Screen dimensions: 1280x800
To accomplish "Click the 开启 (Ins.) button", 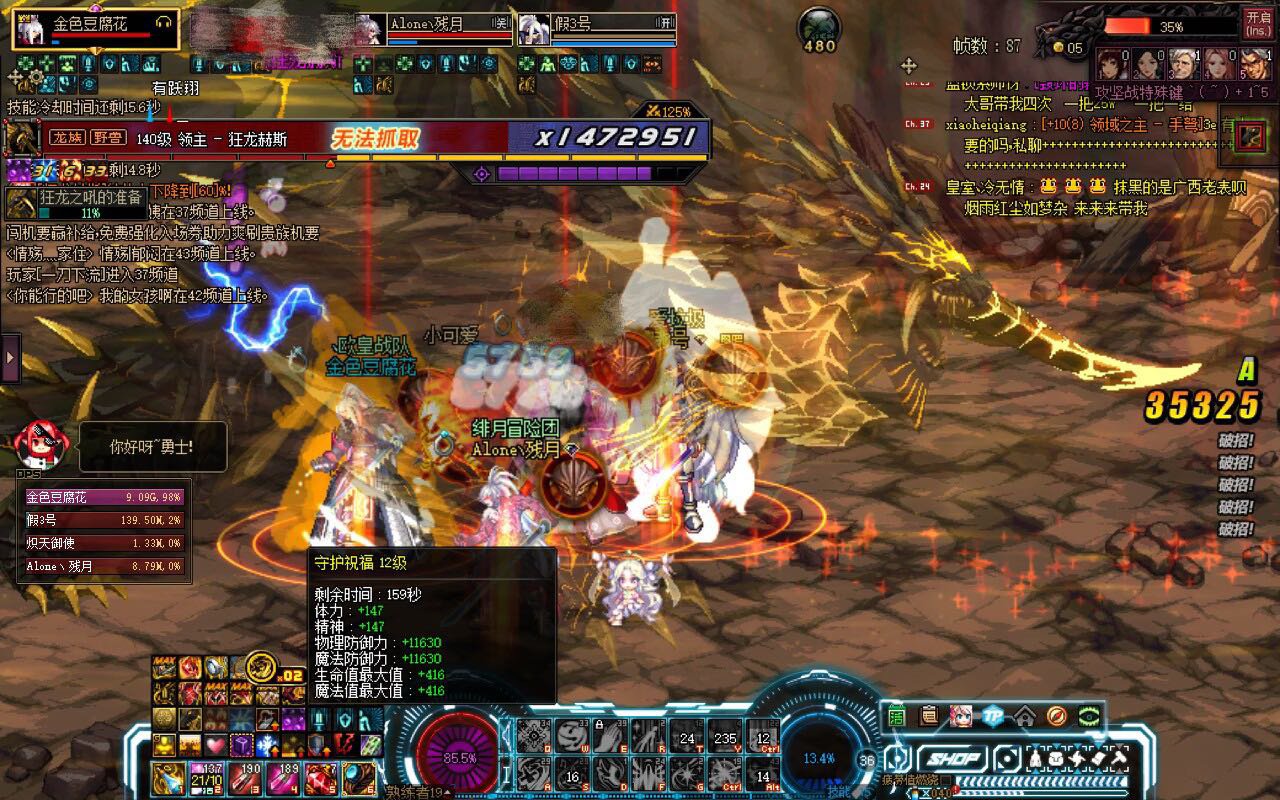I will 1257,22.
